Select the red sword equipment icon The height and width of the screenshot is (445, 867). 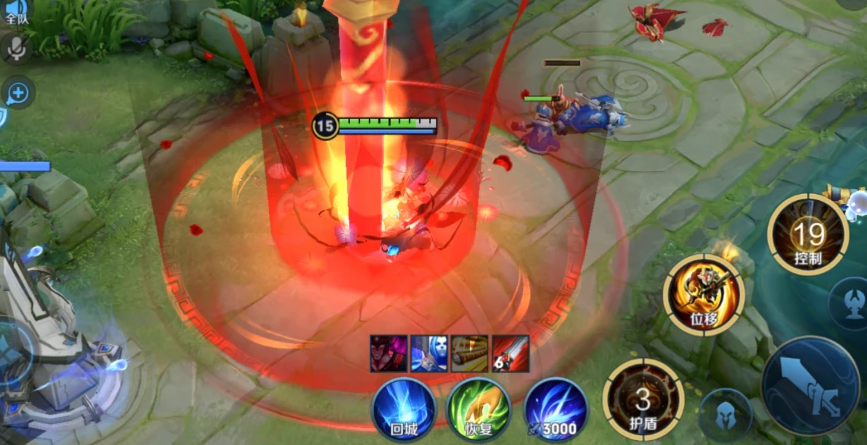(x=510, y=354)
